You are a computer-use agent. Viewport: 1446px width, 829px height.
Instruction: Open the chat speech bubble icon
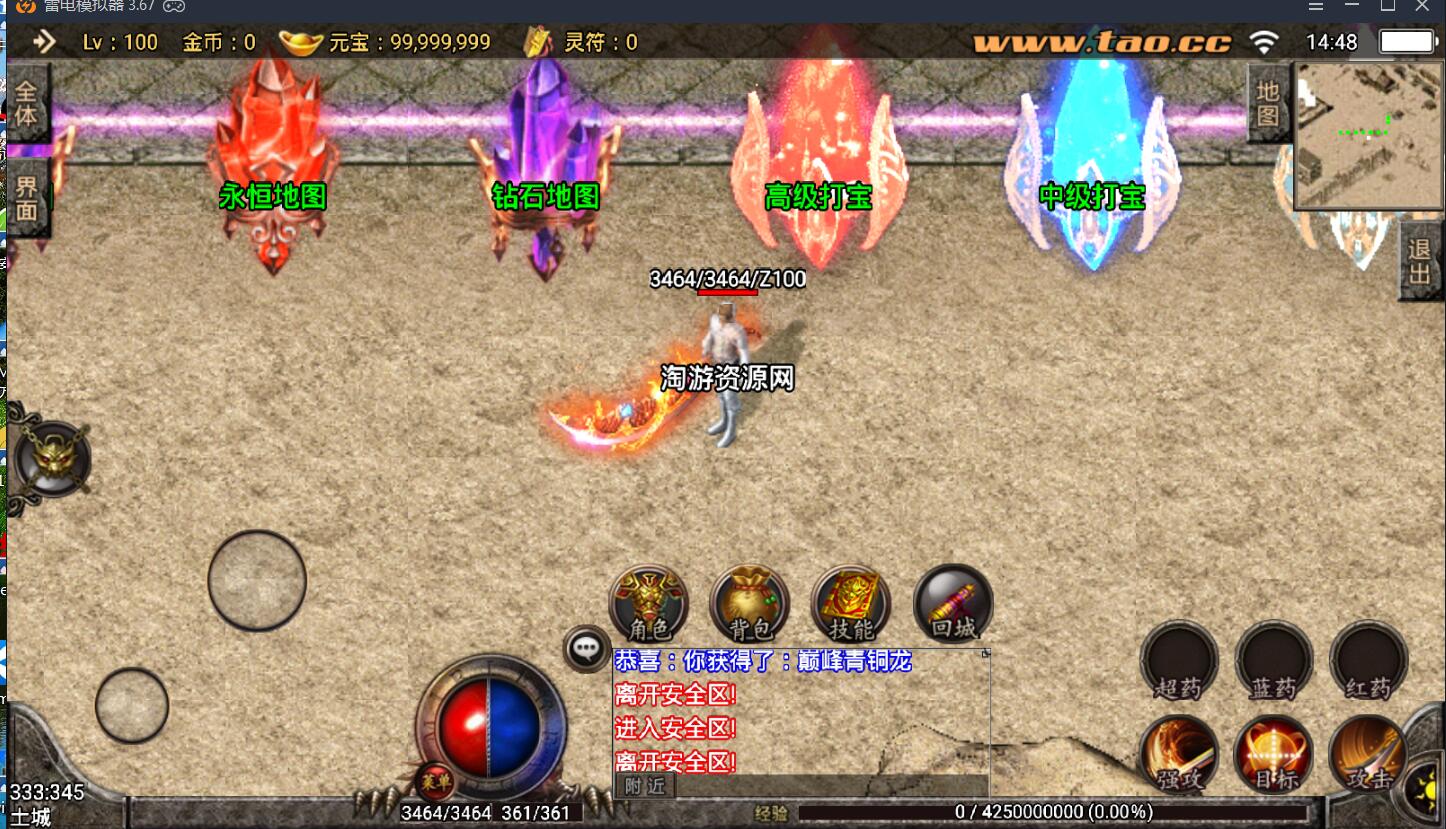pyautogui.click(x=587, y=648)
